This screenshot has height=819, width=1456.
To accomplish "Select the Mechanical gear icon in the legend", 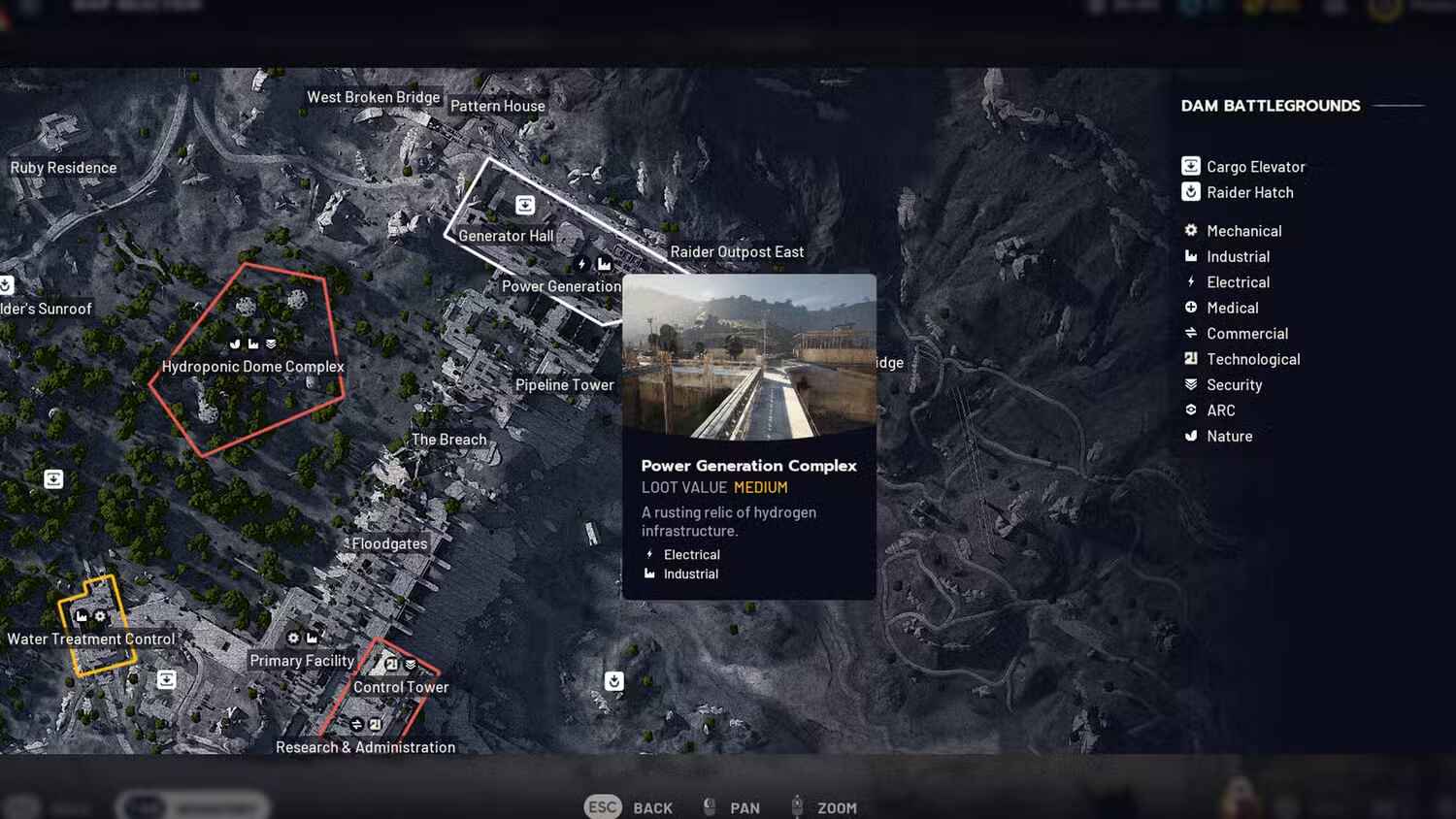I will [x=1191, y=230].
